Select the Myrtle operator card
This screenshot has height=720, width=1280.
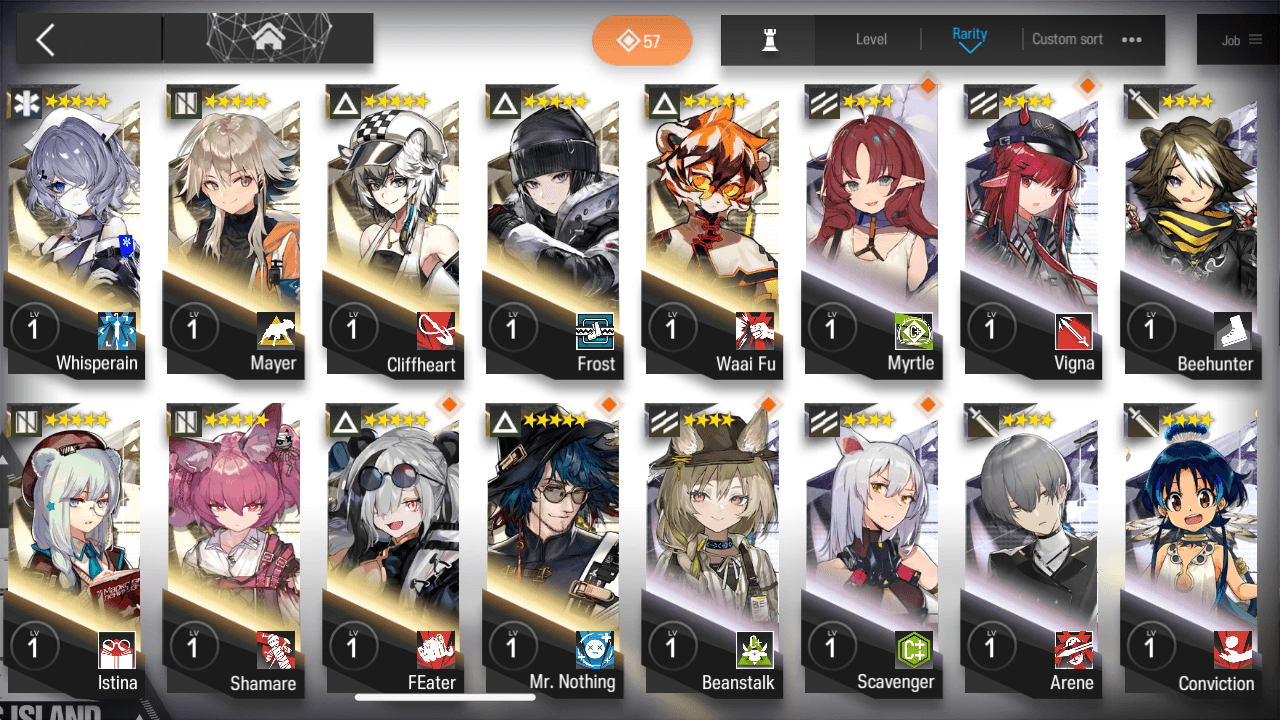click(872, 230)
